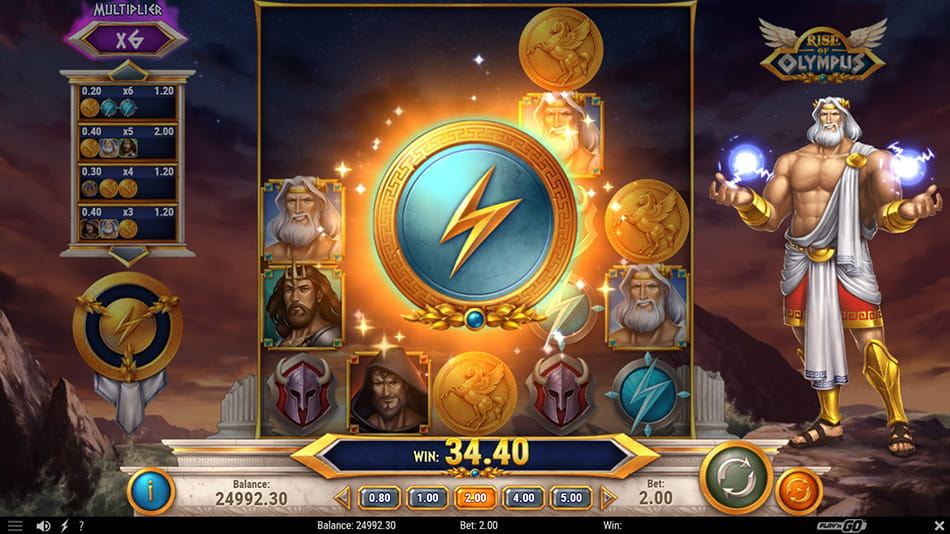Select the 0.80 bet amount

(380, 497)
